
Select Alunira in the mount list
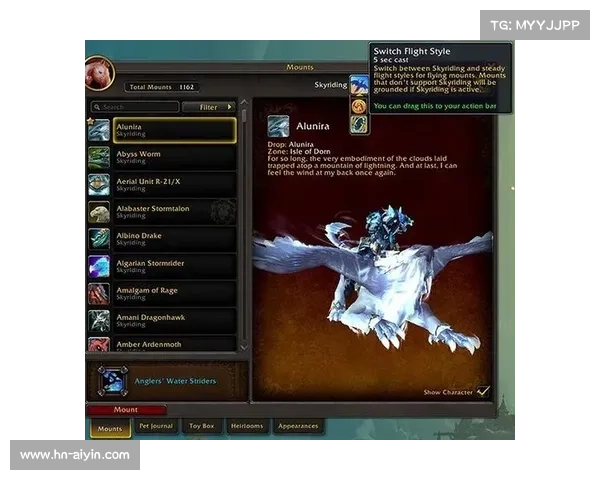coord(173,130)
